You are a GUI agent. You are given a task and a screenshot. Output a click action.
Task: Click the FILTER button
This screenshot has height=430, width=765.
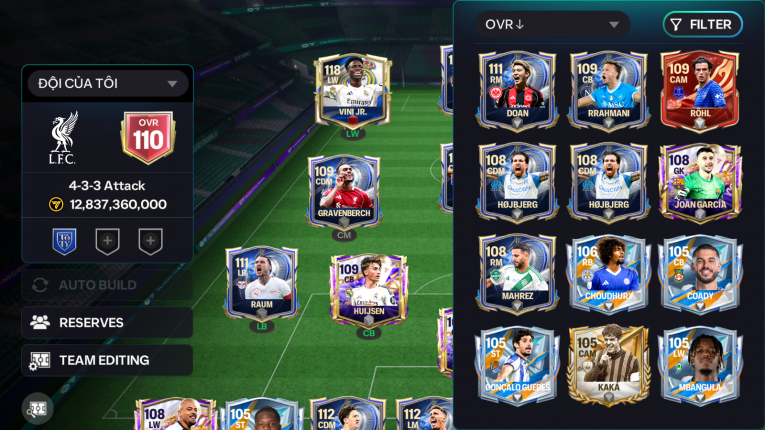coord(702,25)
